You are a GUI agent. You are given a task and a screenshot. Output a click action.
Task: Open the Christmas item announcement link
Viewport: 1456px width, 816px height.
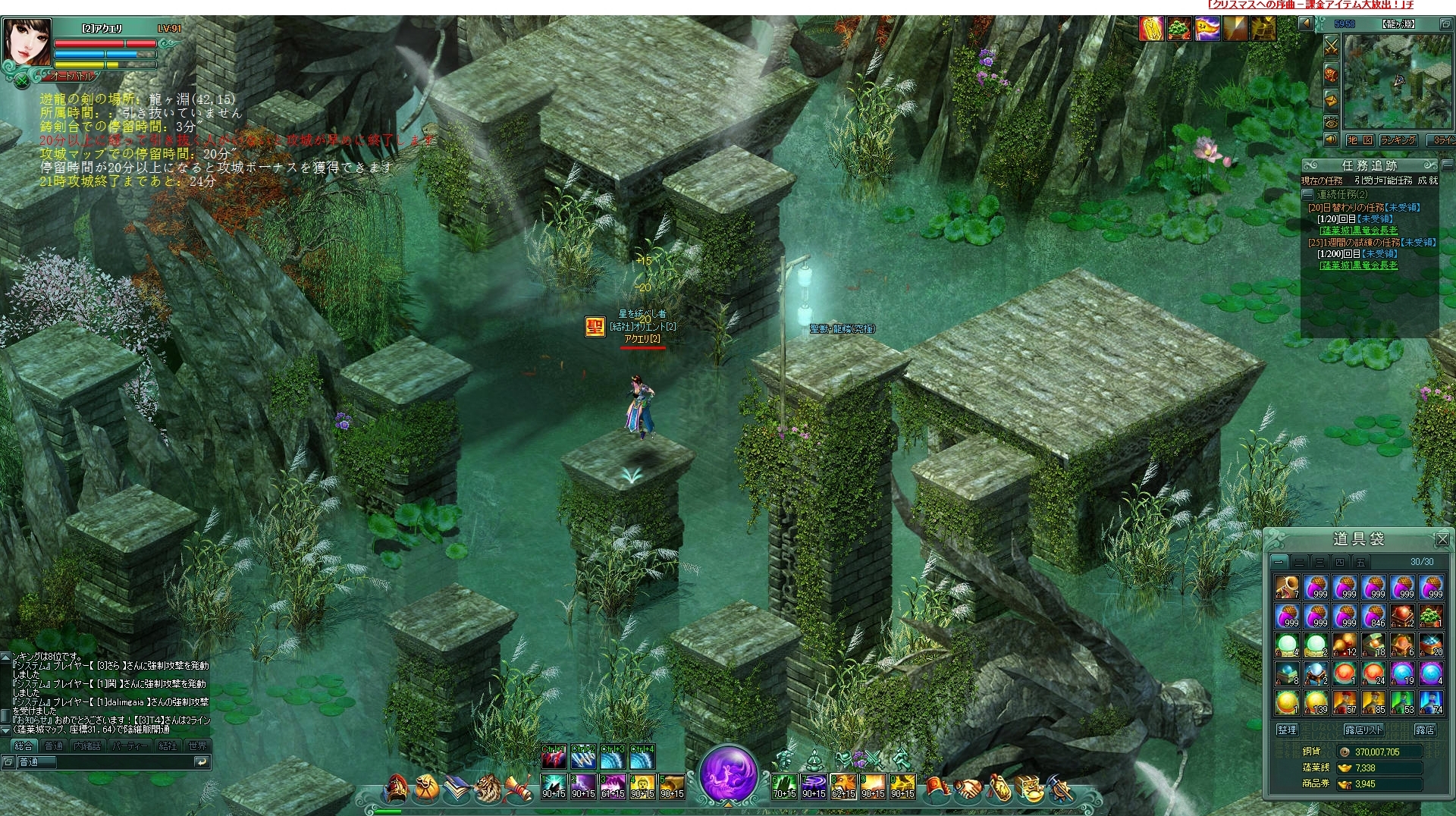[x=1310, y=5]
